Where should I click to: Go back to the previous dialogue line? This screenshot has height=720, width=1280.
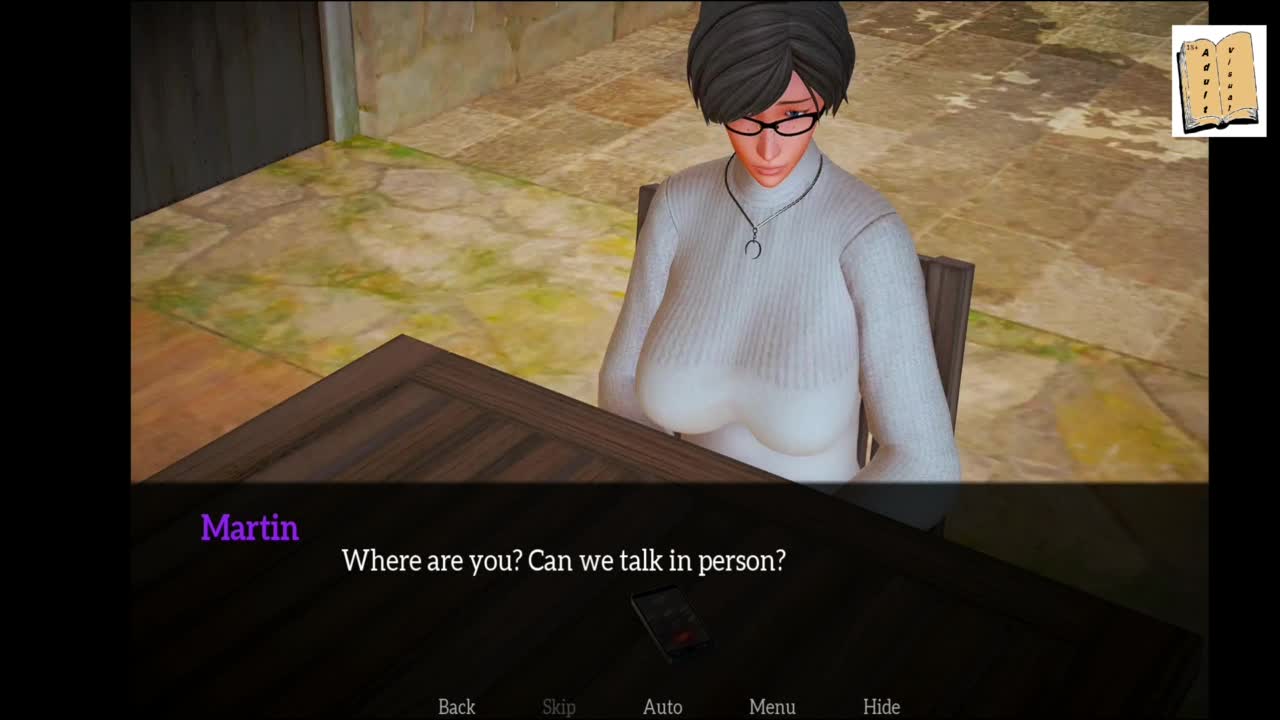[x=456, y=707]
